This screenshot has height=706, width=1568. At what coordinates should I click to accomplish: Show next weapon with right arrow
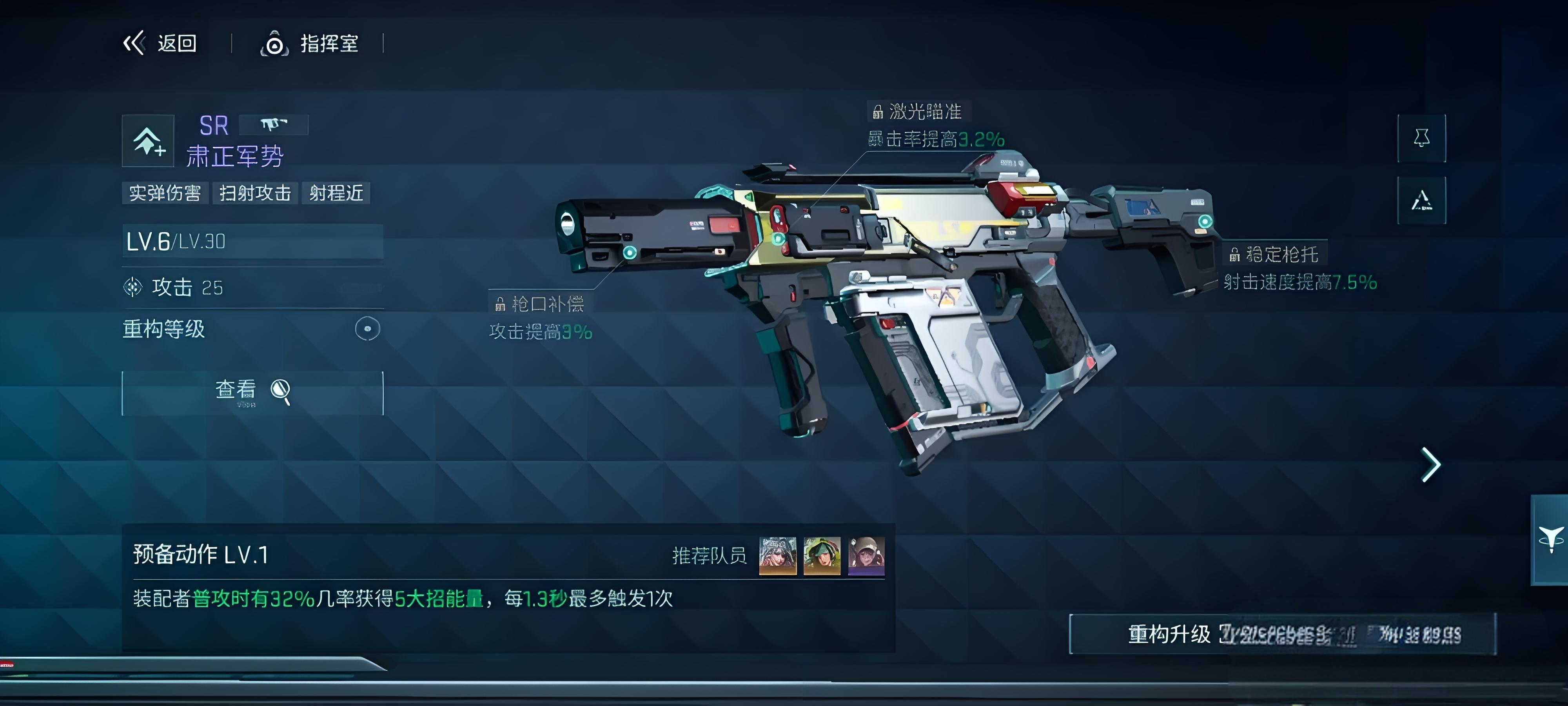pyautogui.click(x=1430, y=465)
